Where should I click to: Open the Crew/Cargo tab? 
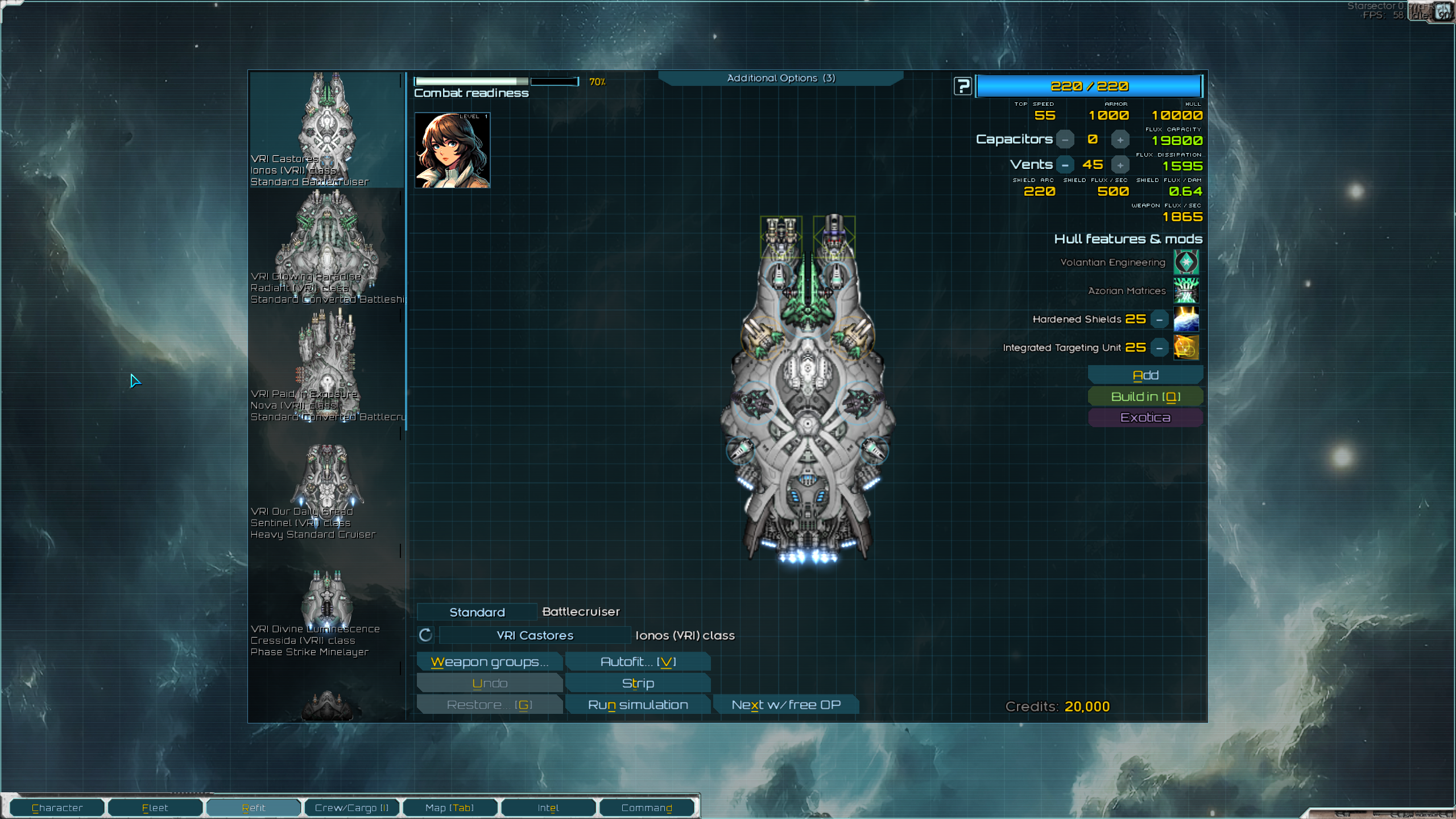[351, 808]
